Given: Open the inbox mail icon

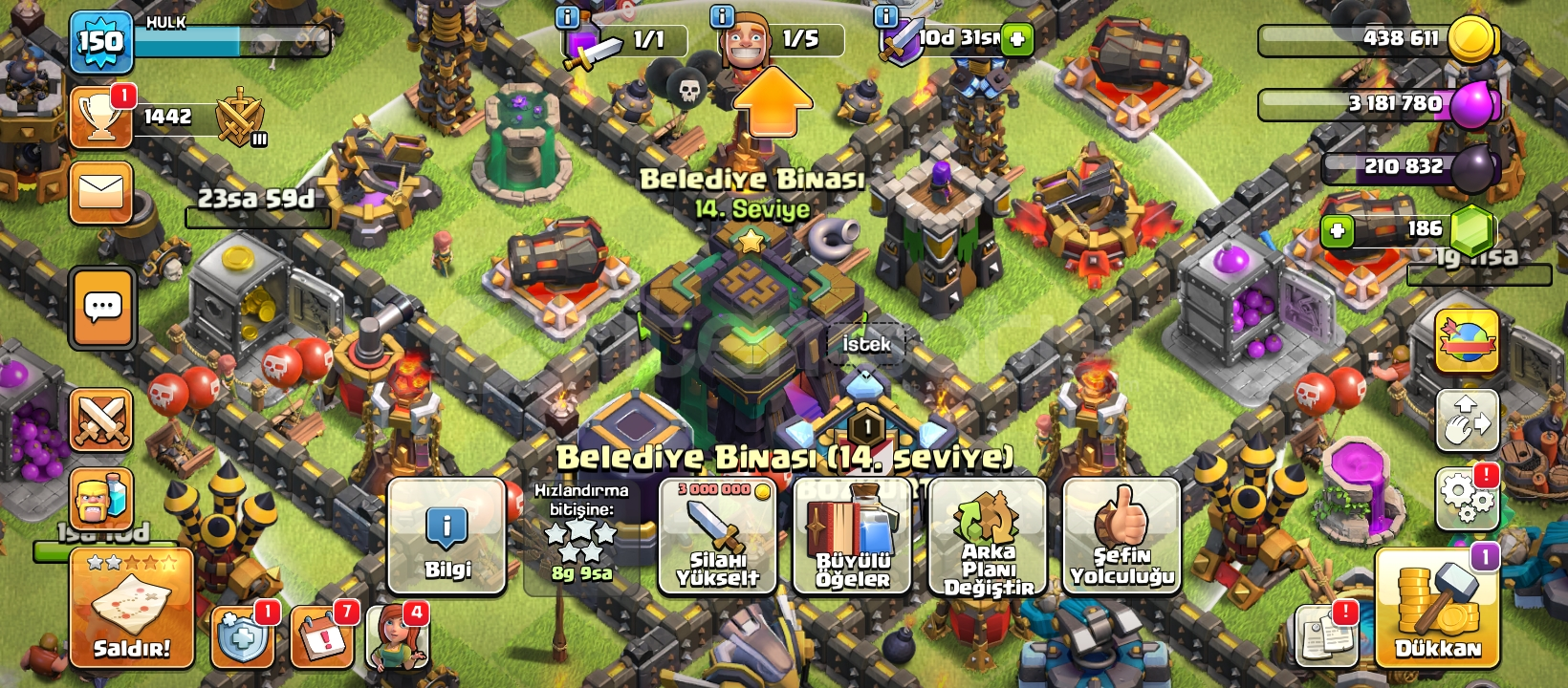Looking at the screenshot, I should pyautogui.click(x=99, y=192).
